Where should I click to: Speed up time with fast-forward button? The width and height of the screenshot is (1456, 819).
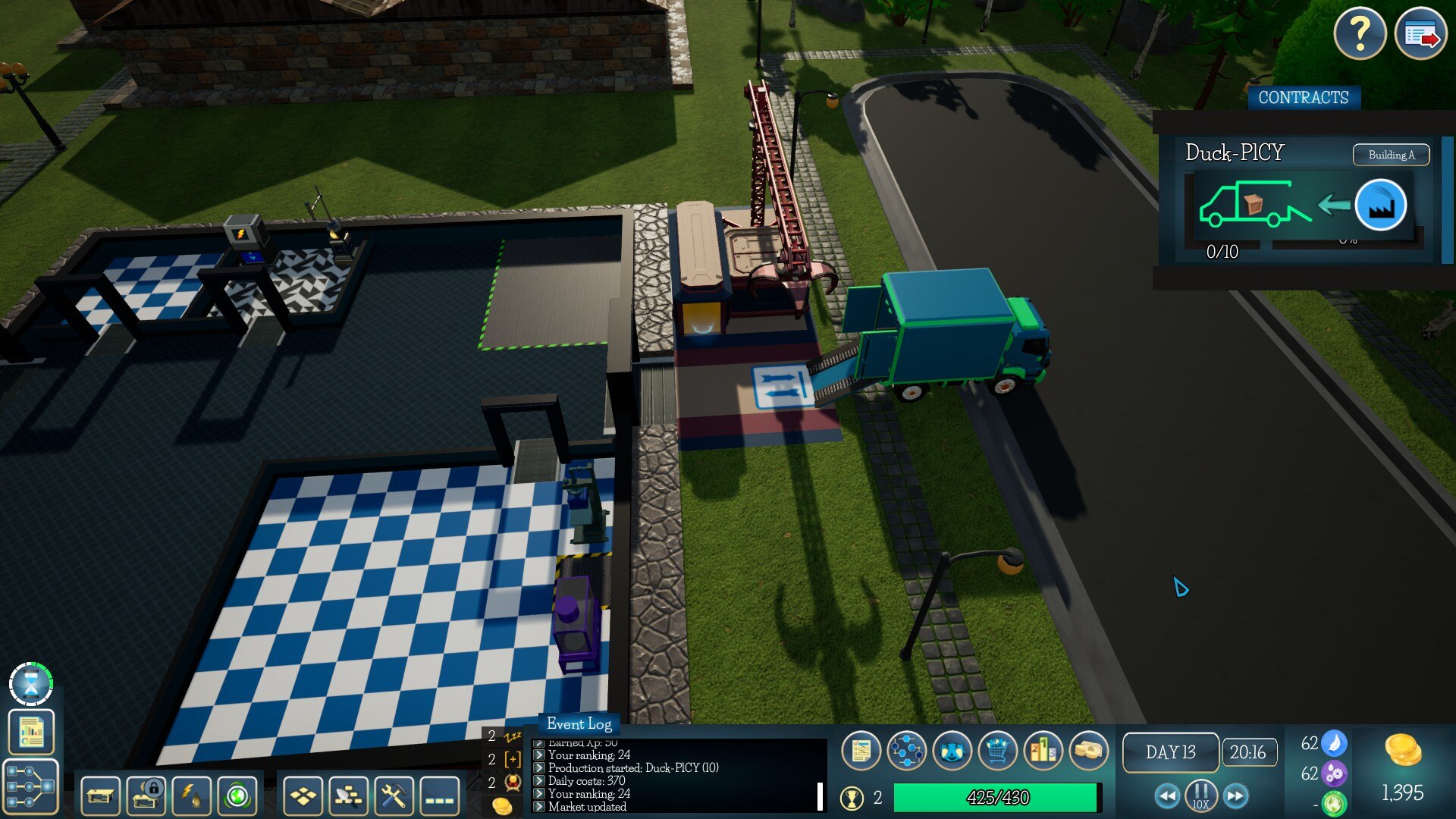tap(1236, 796)
